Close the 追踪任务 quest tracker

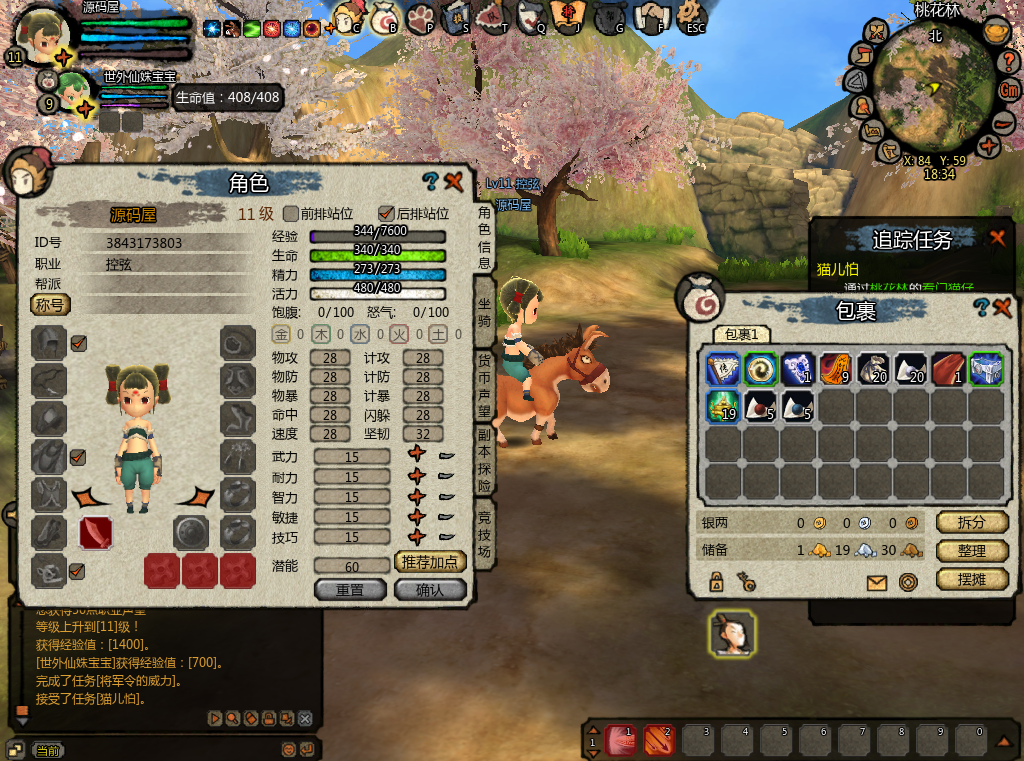pos(997,238)
